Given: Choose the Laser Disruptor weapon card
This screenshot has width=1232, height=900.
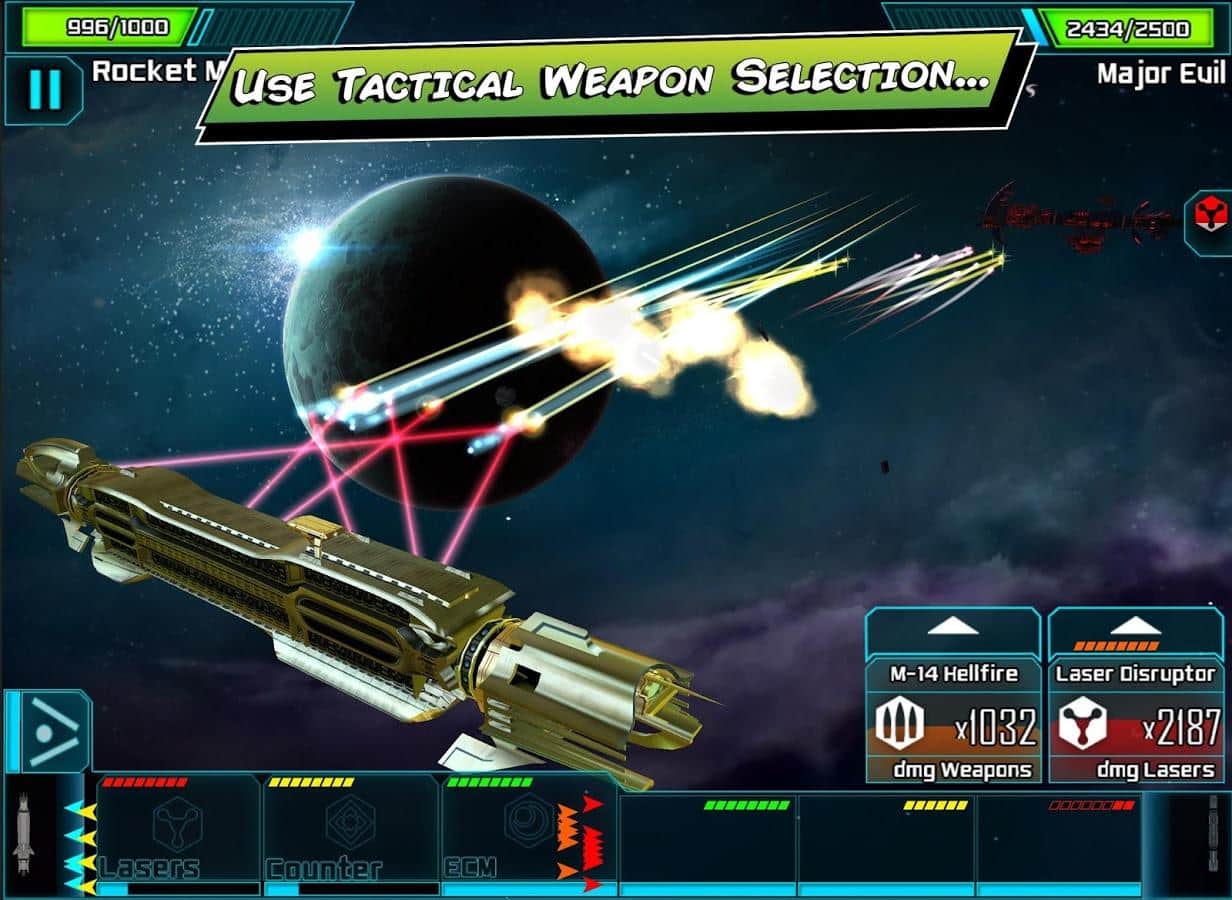Looking at the screenshot, I should point(1135,721).
